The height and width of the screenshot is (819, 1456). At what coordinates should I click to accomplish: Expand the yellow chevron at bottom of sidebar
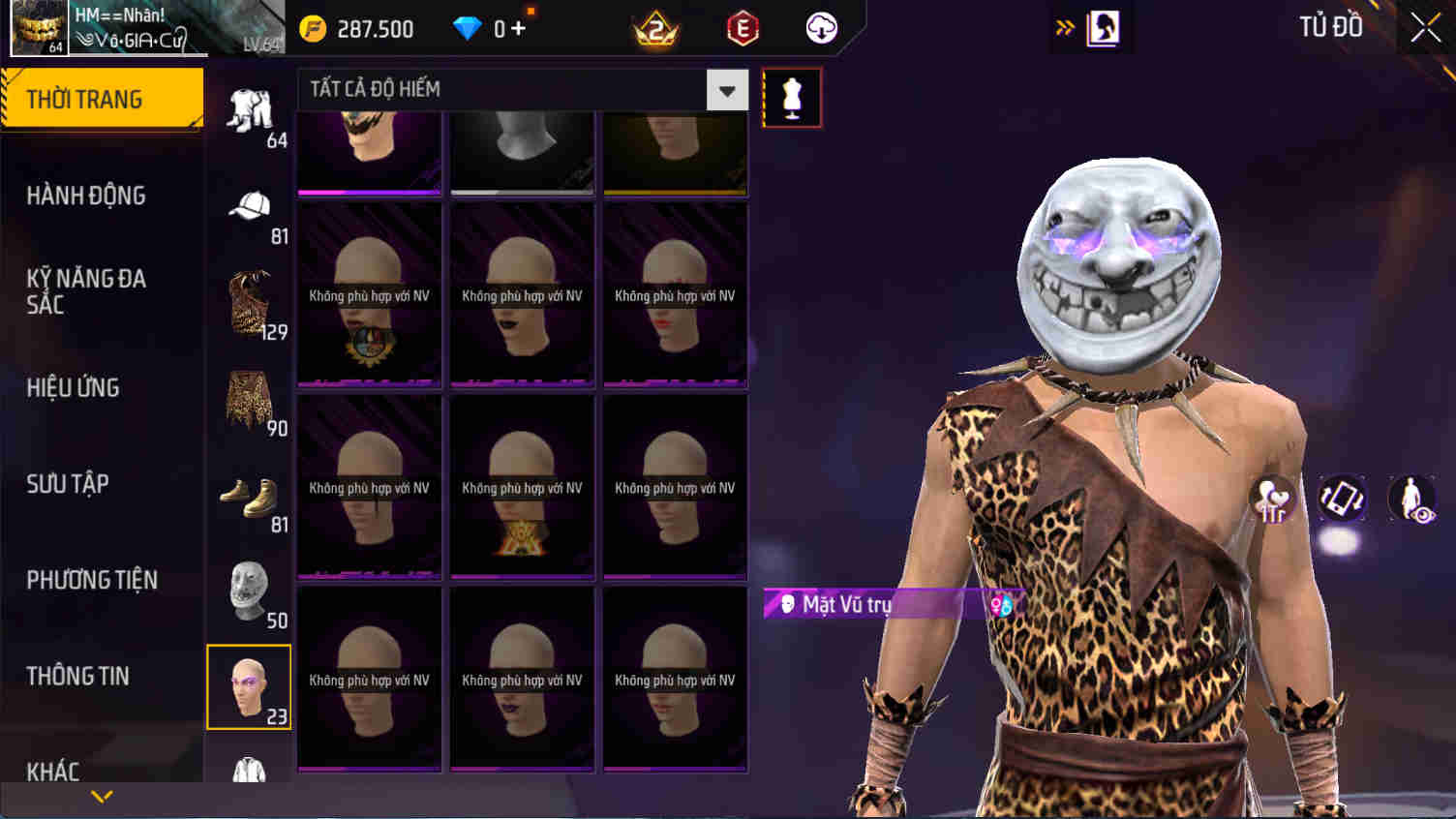100,796
